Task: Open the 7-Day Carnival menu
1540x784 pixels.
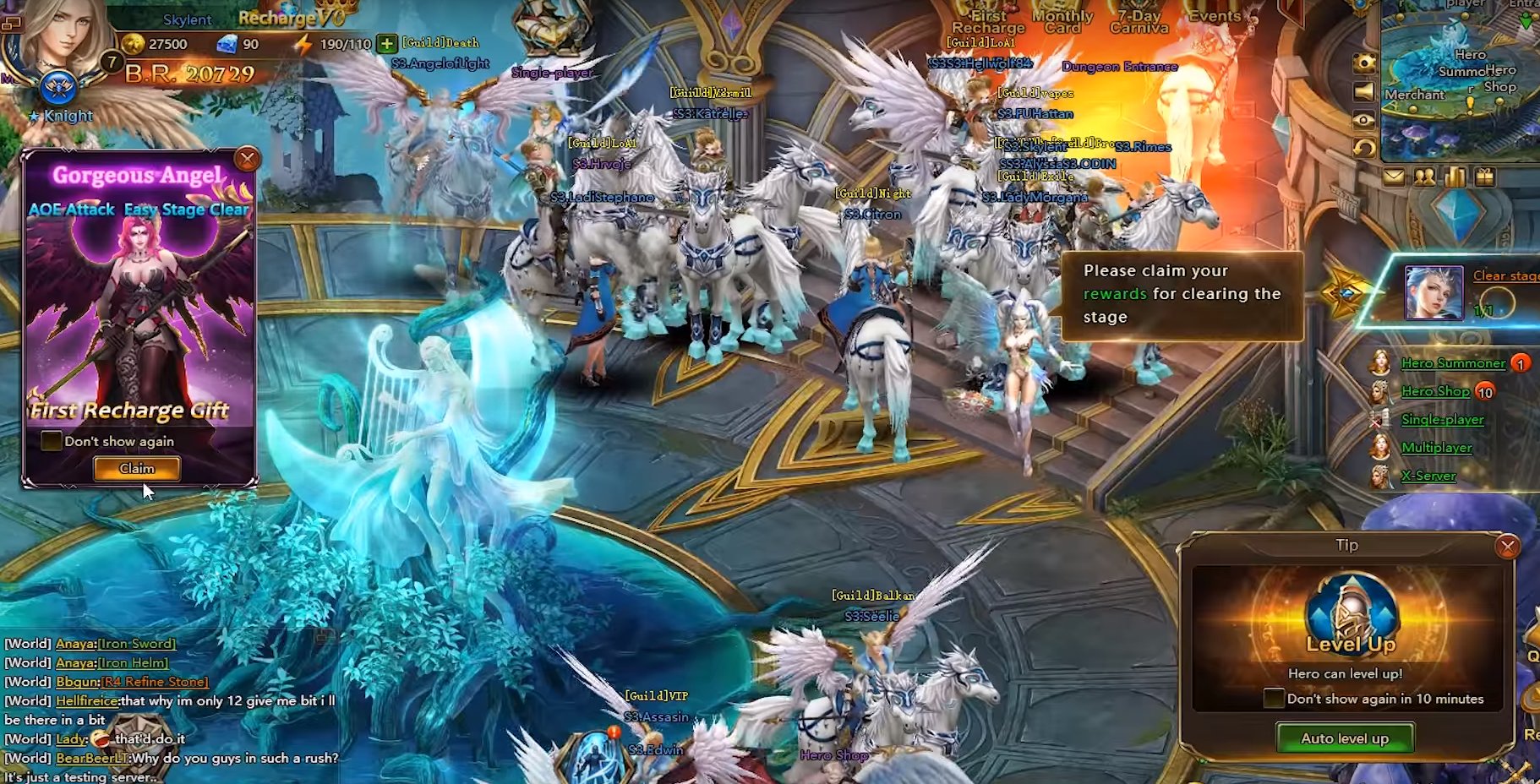Action: point(1139,22)
